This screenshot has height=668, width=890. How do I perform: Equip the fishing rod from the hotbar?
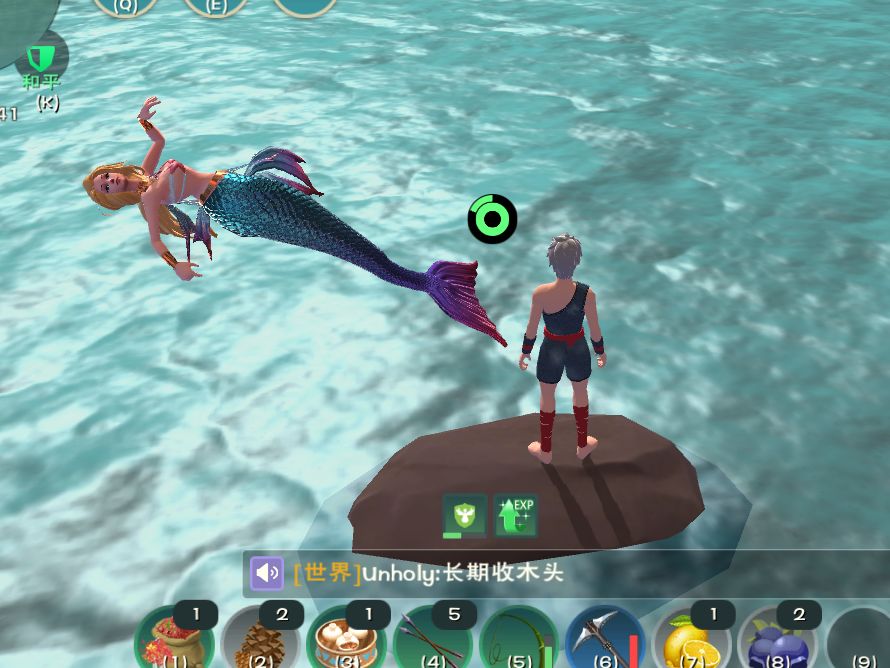[520, 640]
